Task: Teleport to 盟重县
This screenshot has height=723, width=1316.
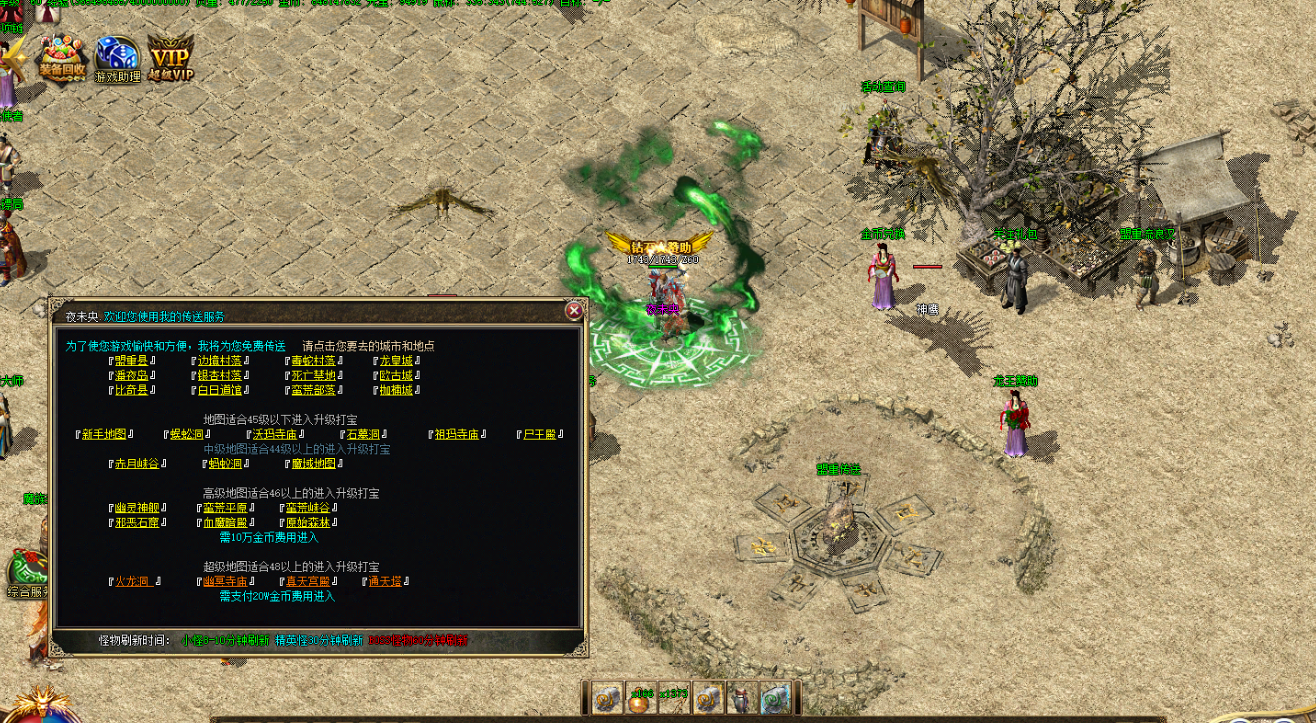Action: [130, 361]
